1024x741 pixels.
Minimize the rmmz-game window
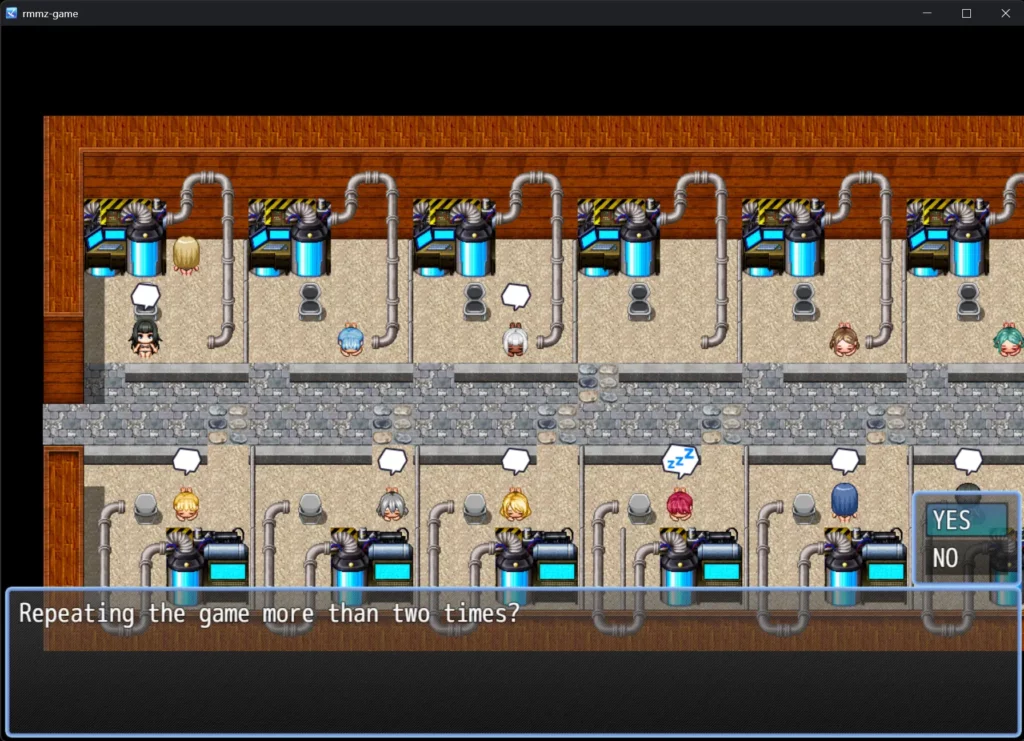(x=927, y=13)
